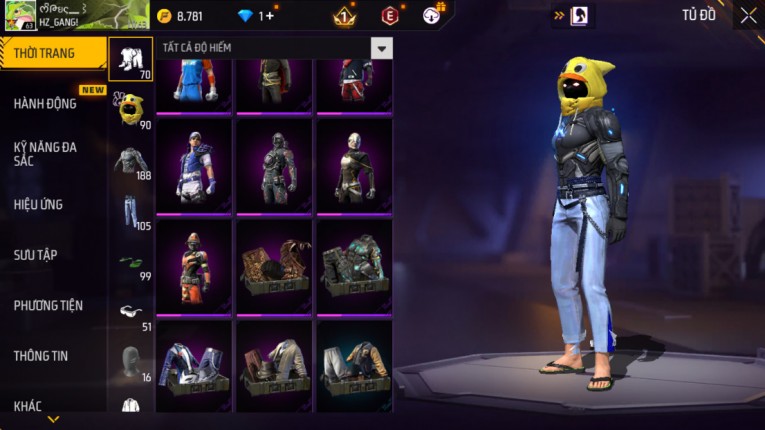Close the wardrobe screen

pos(748,15)
